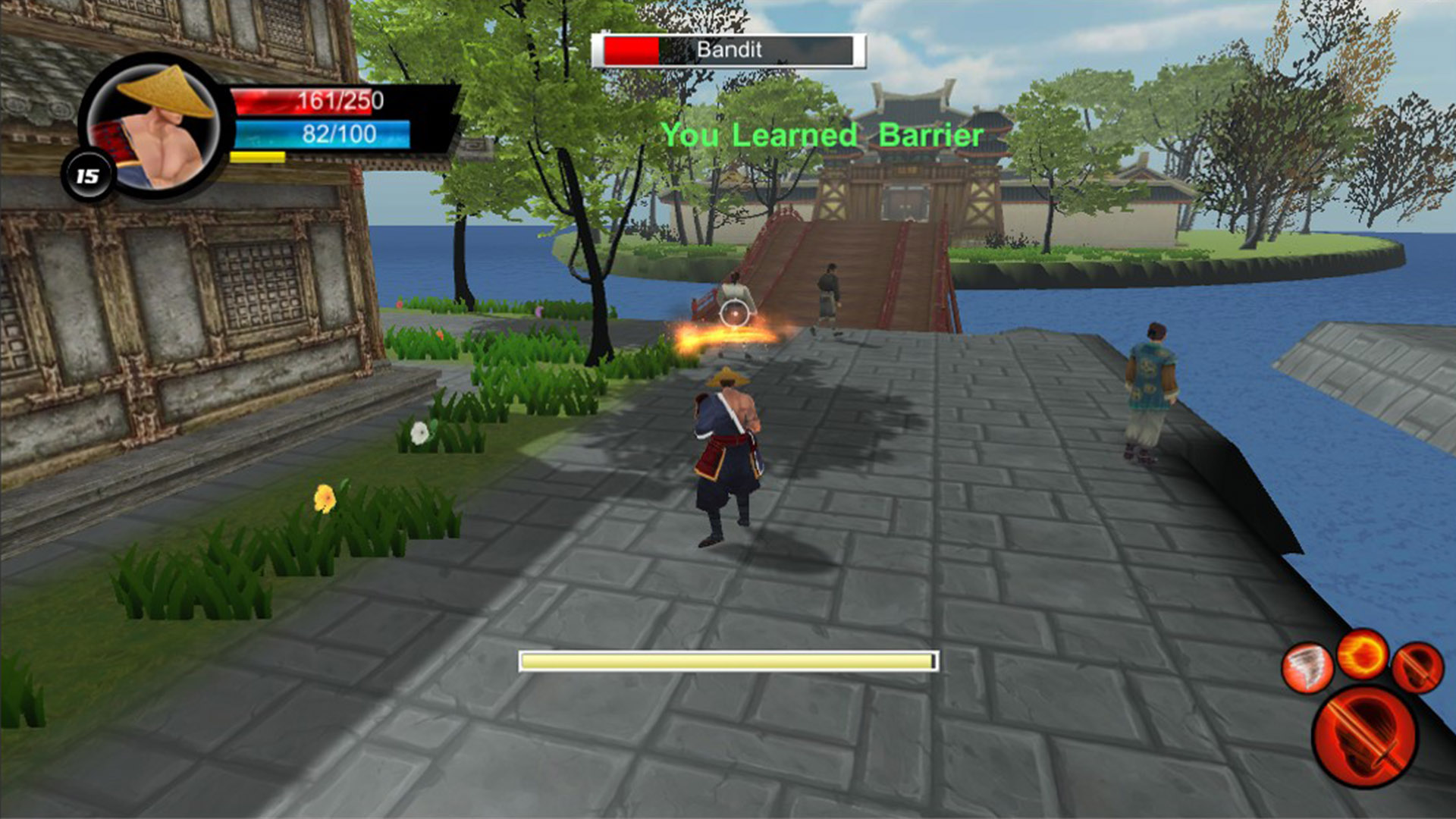Click the small yellow experience bar
Viewport: 1456px width, 819px height.
[x=258, y=157]
